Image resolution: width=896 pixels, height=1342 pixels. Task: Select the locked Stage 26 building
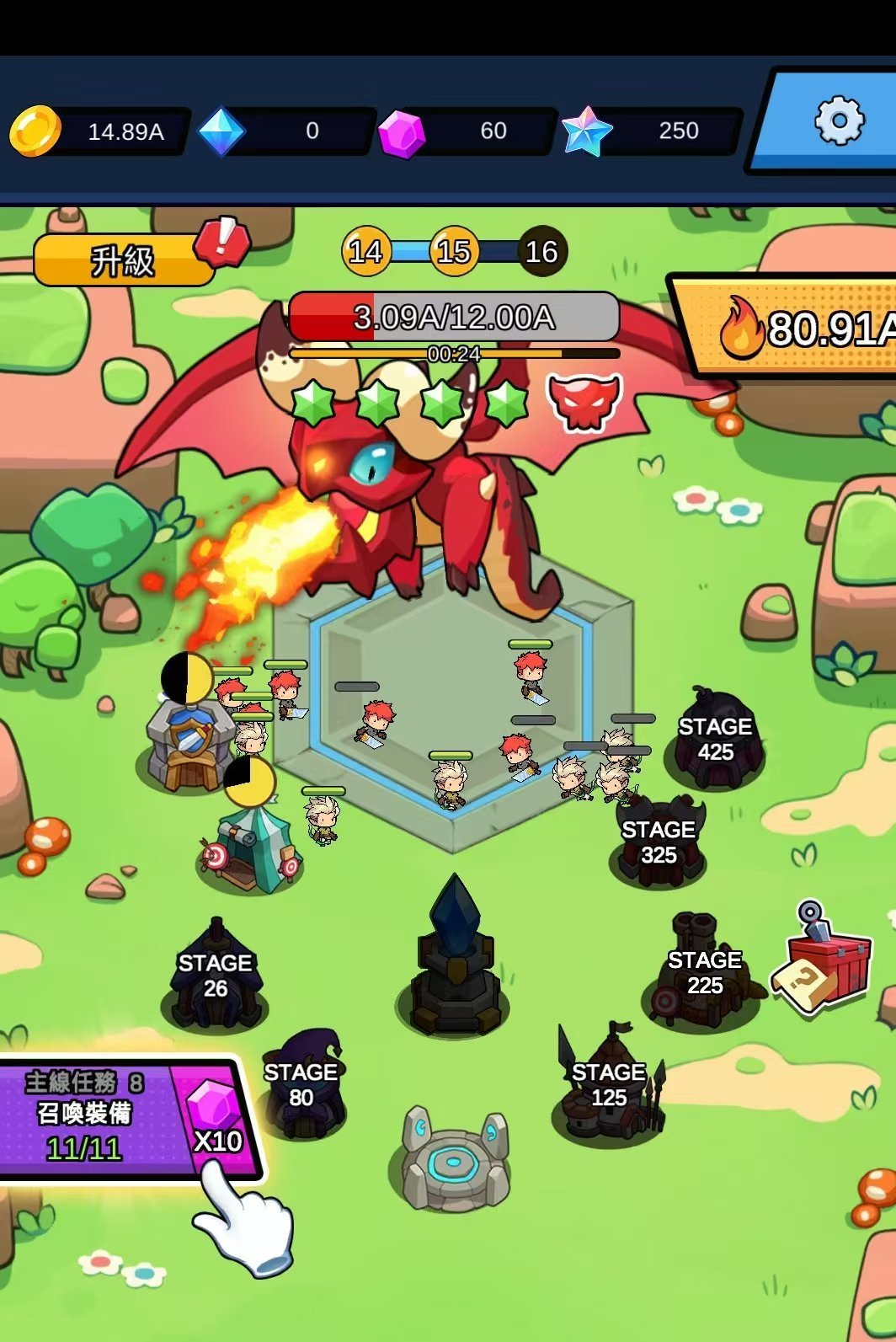tap(215, 977)
